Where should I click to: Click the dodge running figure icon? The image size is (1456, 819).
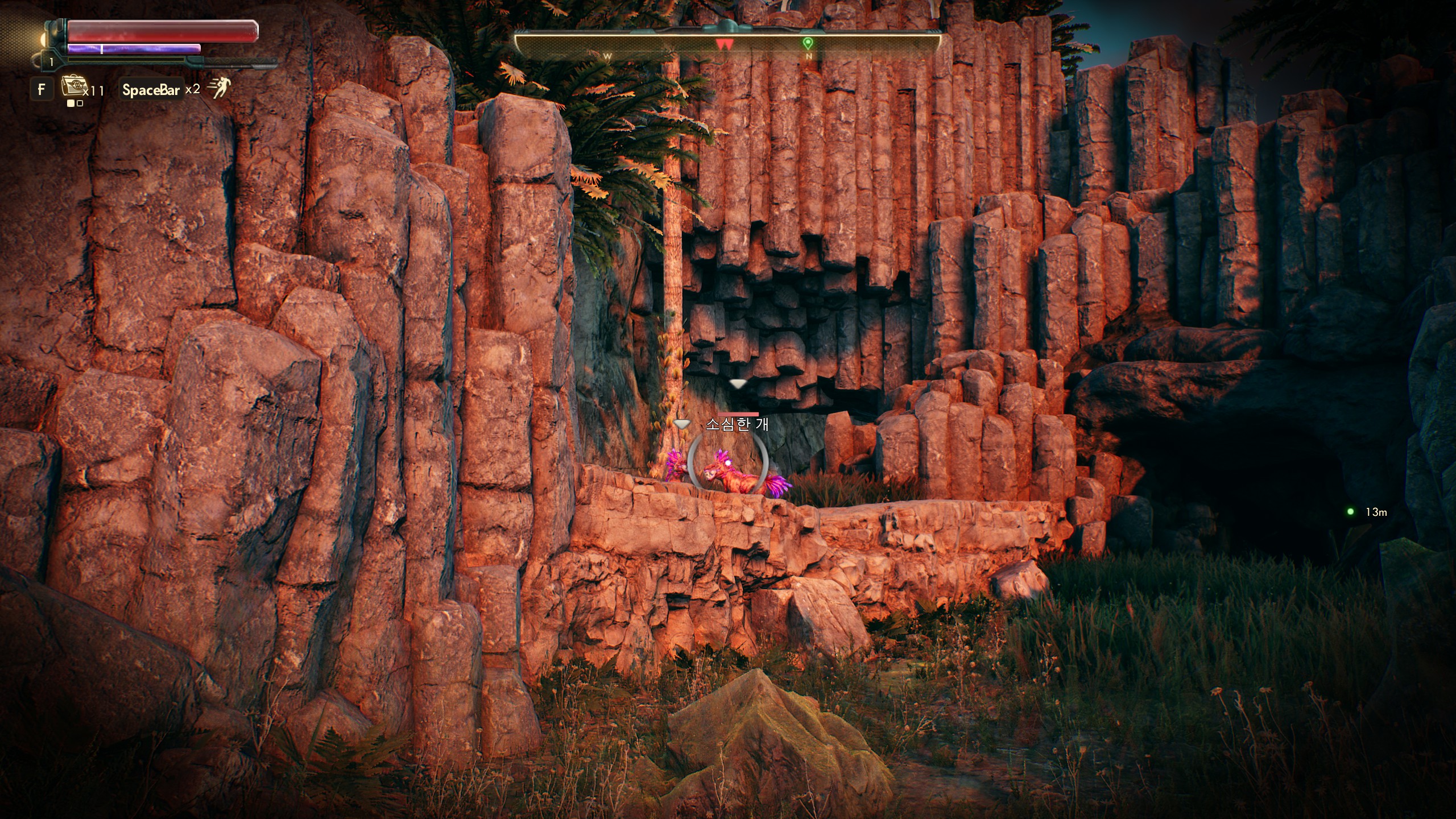(x=218, y=89)
